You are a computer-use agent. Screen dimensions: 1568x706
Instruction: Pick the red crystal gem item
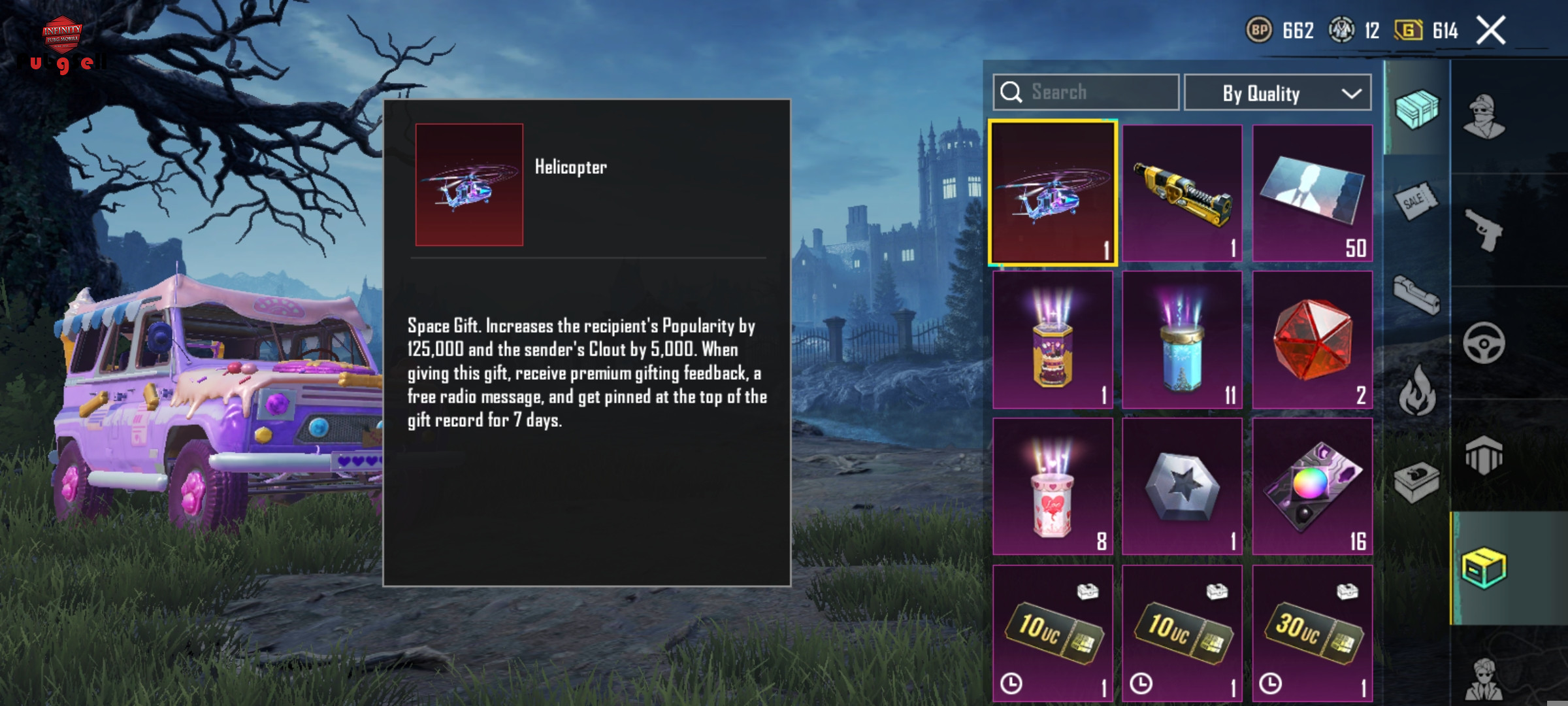click(x=1312, y=340)
